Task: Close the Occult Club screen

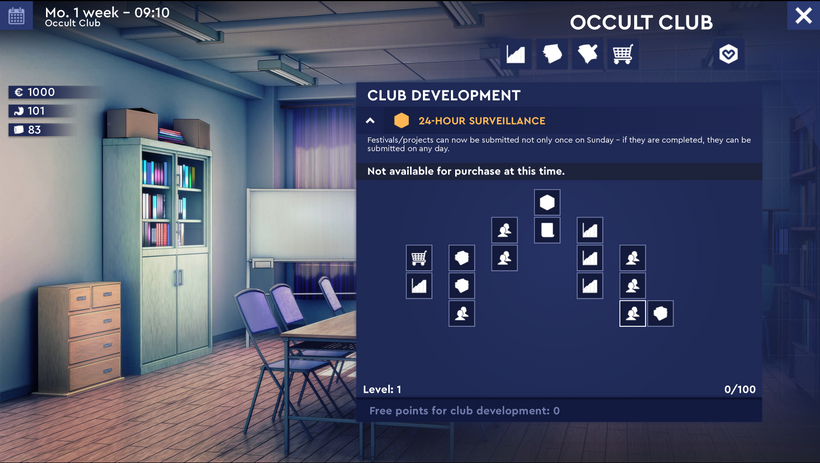Action: [803, 15]
